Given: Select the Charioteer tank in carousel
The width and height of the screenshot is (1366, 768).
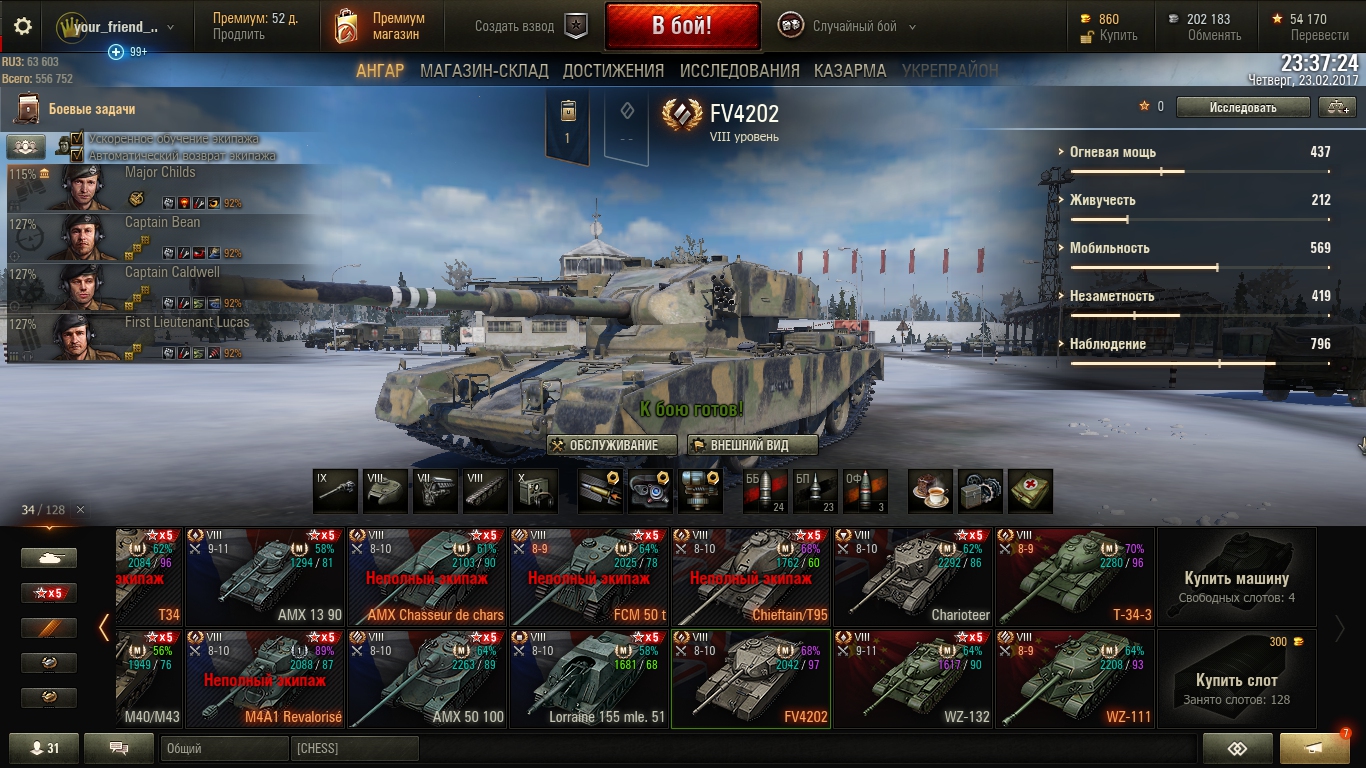Looking at the screenshot, I should (x=913, y=577).
